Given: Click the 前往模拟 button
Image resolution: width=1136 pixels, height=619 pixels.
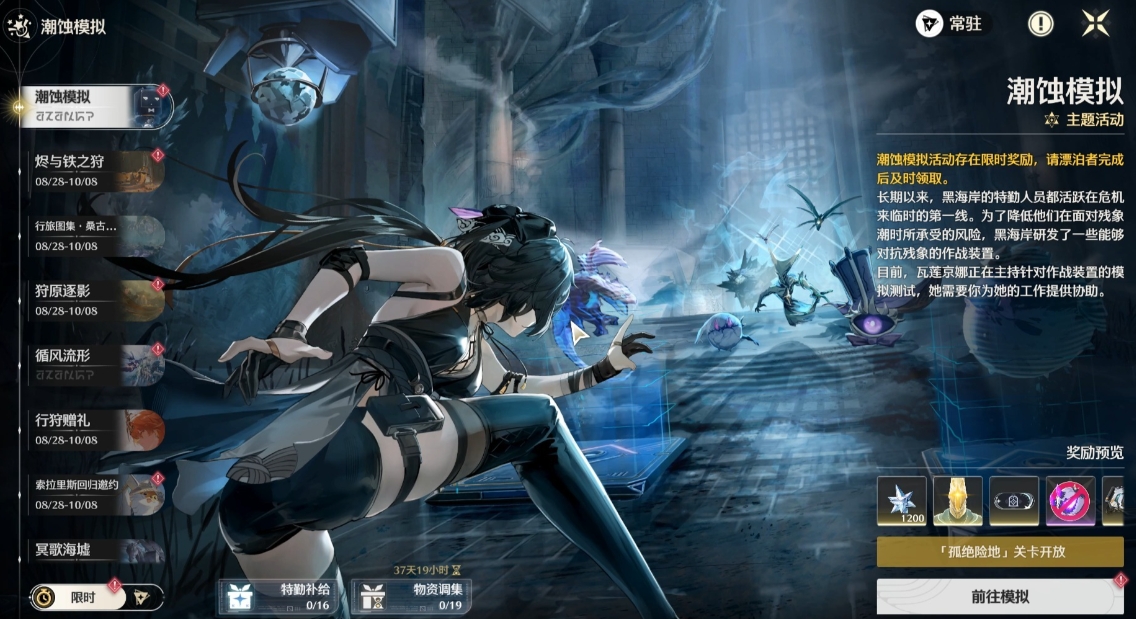Looking at the screenshot, I should 1000,597.
